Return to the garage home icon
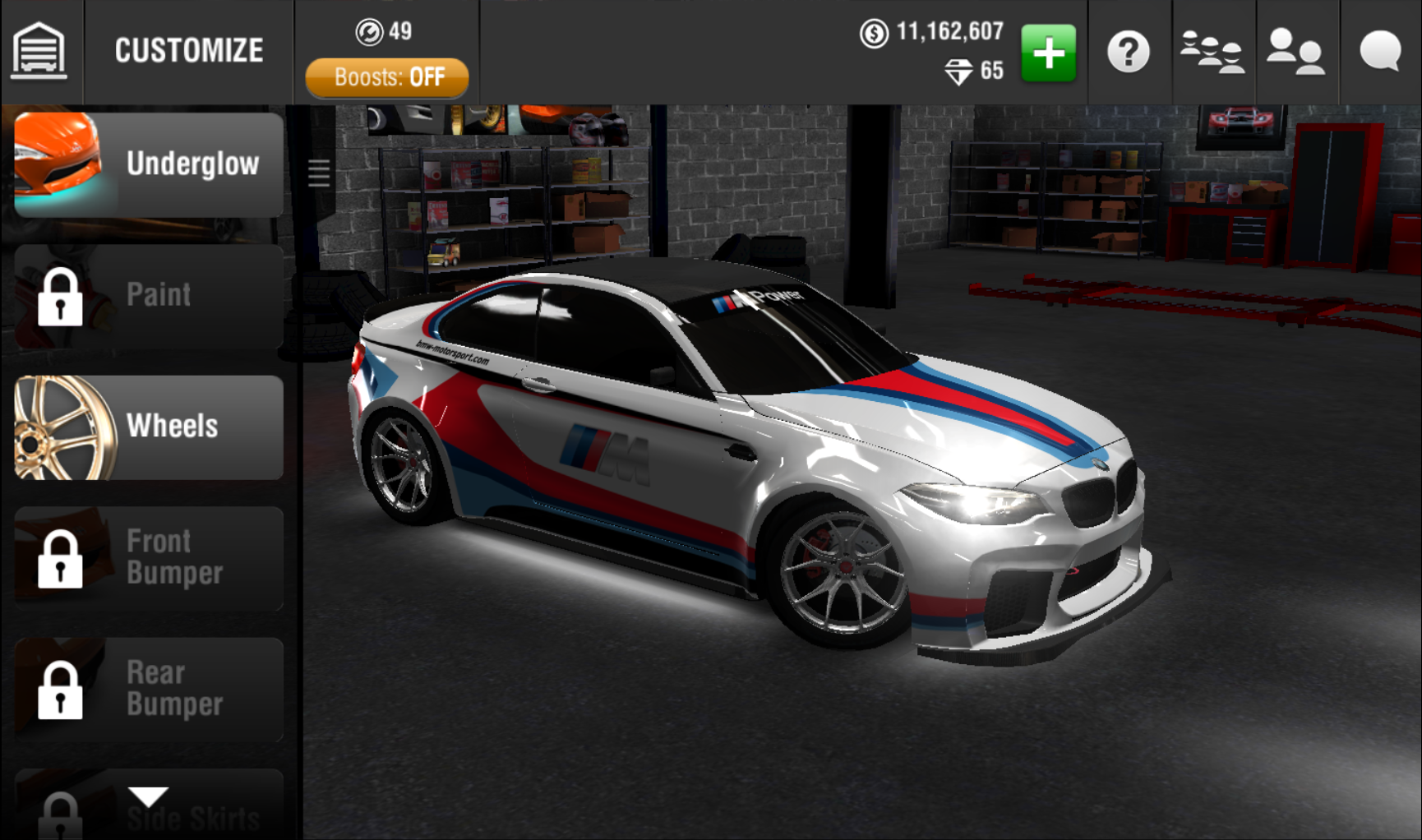The width and height of the screenshot is (1422, 840). point(39,51)
